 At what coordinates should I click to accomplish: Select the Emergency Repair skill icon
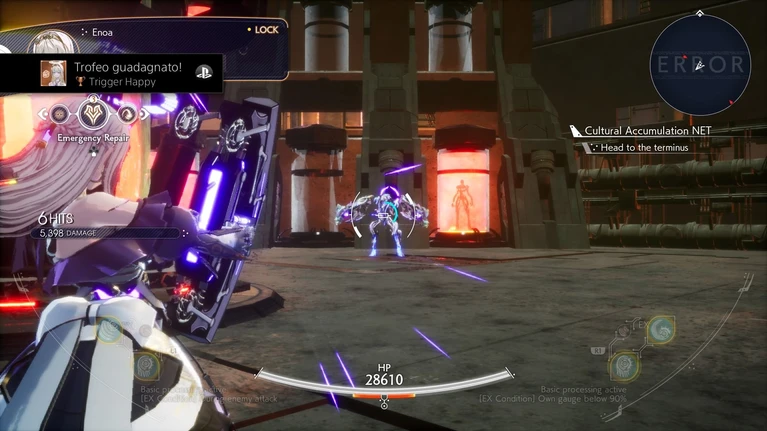93,113
